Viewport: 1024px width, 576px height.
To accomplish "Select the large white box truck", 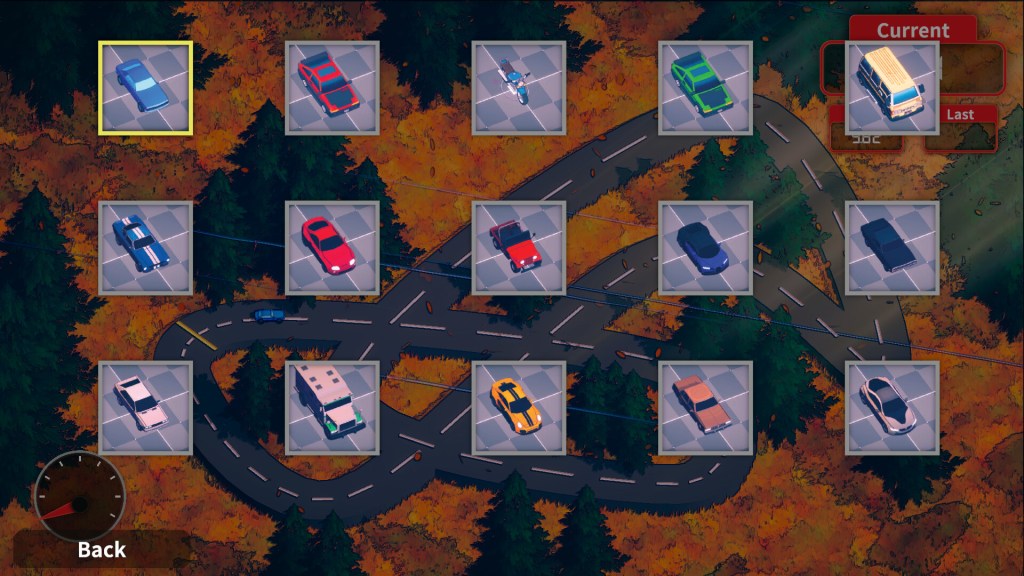I will click(x=332, y=408).
